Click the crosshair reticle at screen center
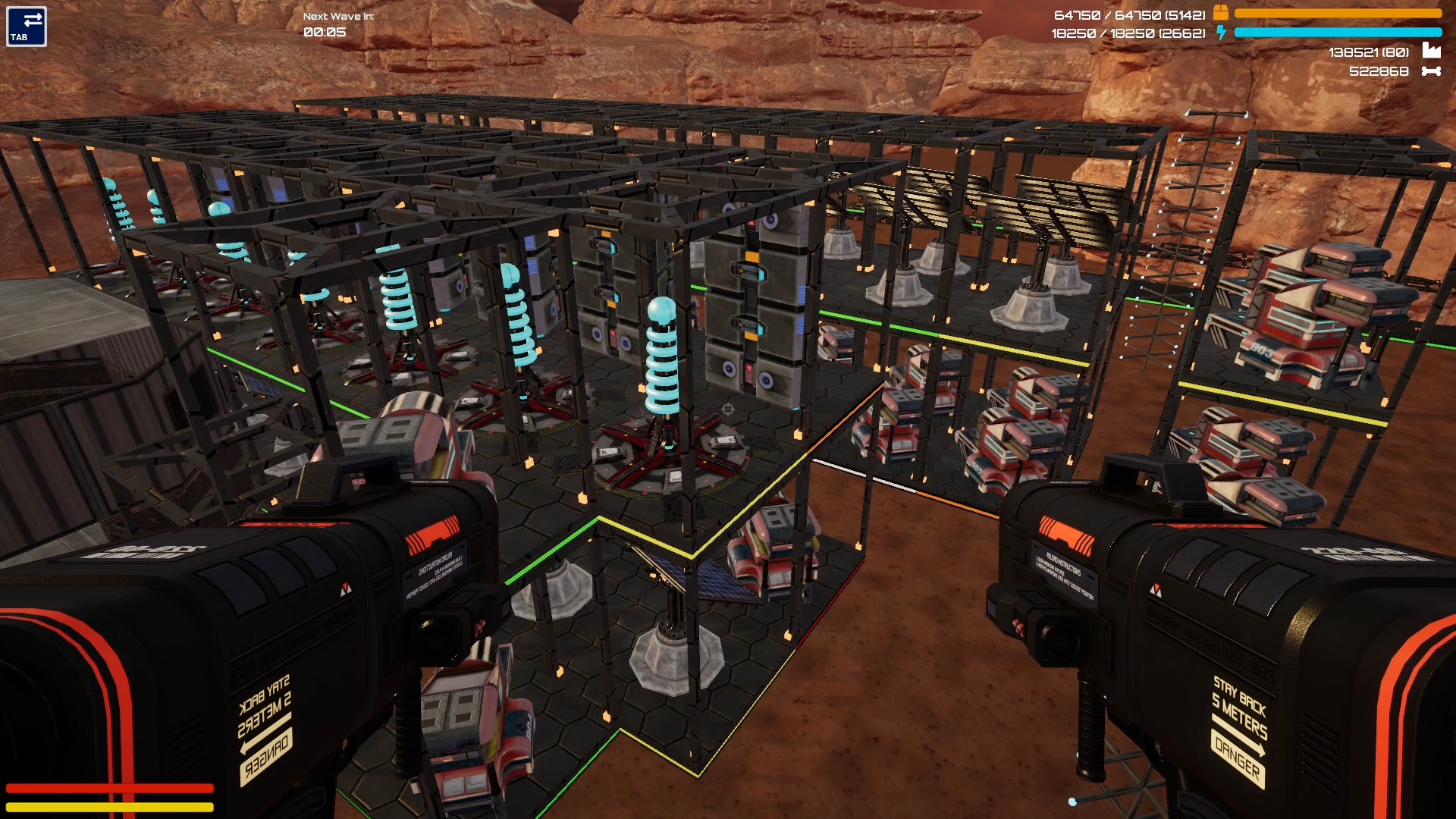The width and height of the screenshot is (1456, 819). [728, 409]
